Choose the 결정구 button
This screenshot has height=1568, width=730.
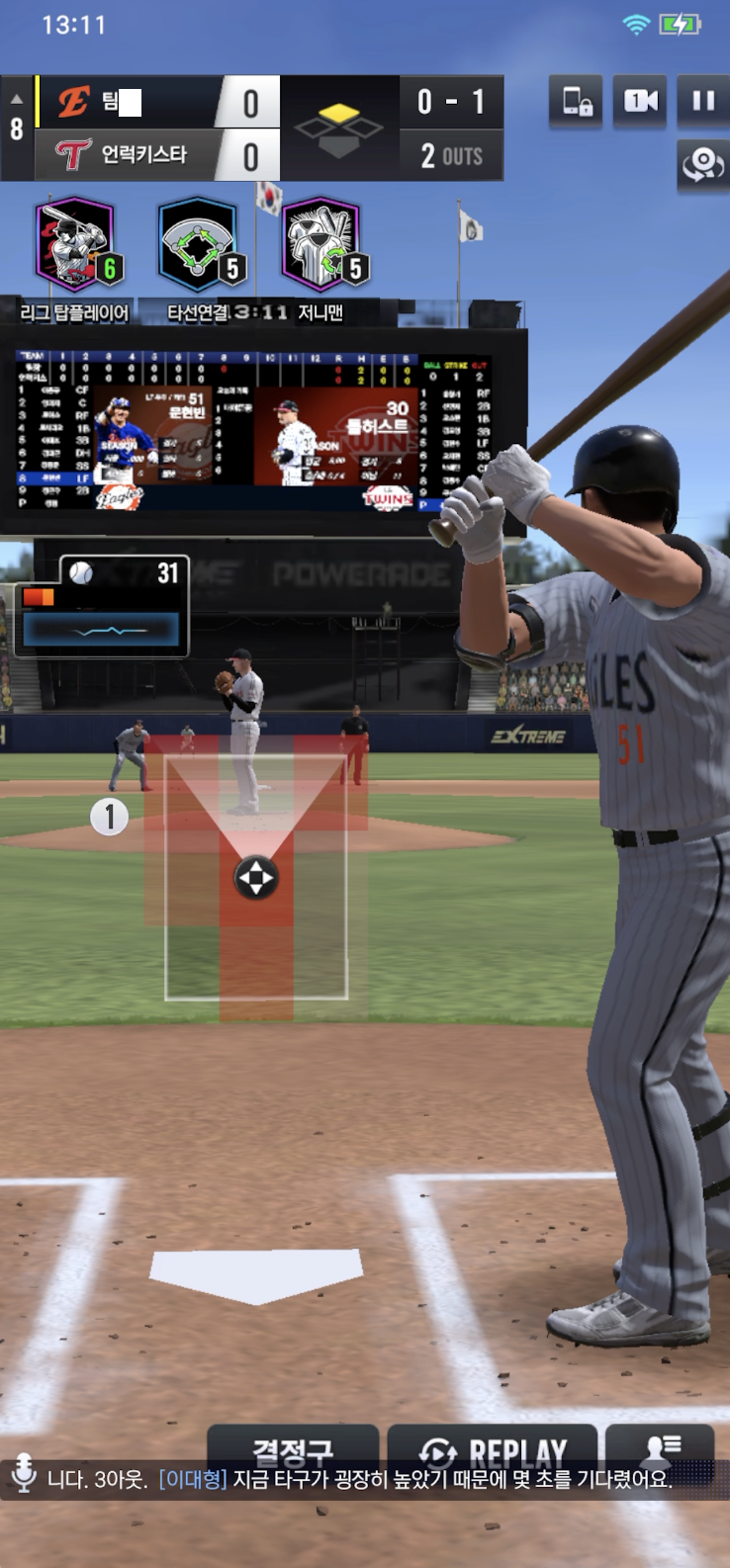tap(293, 1449)
